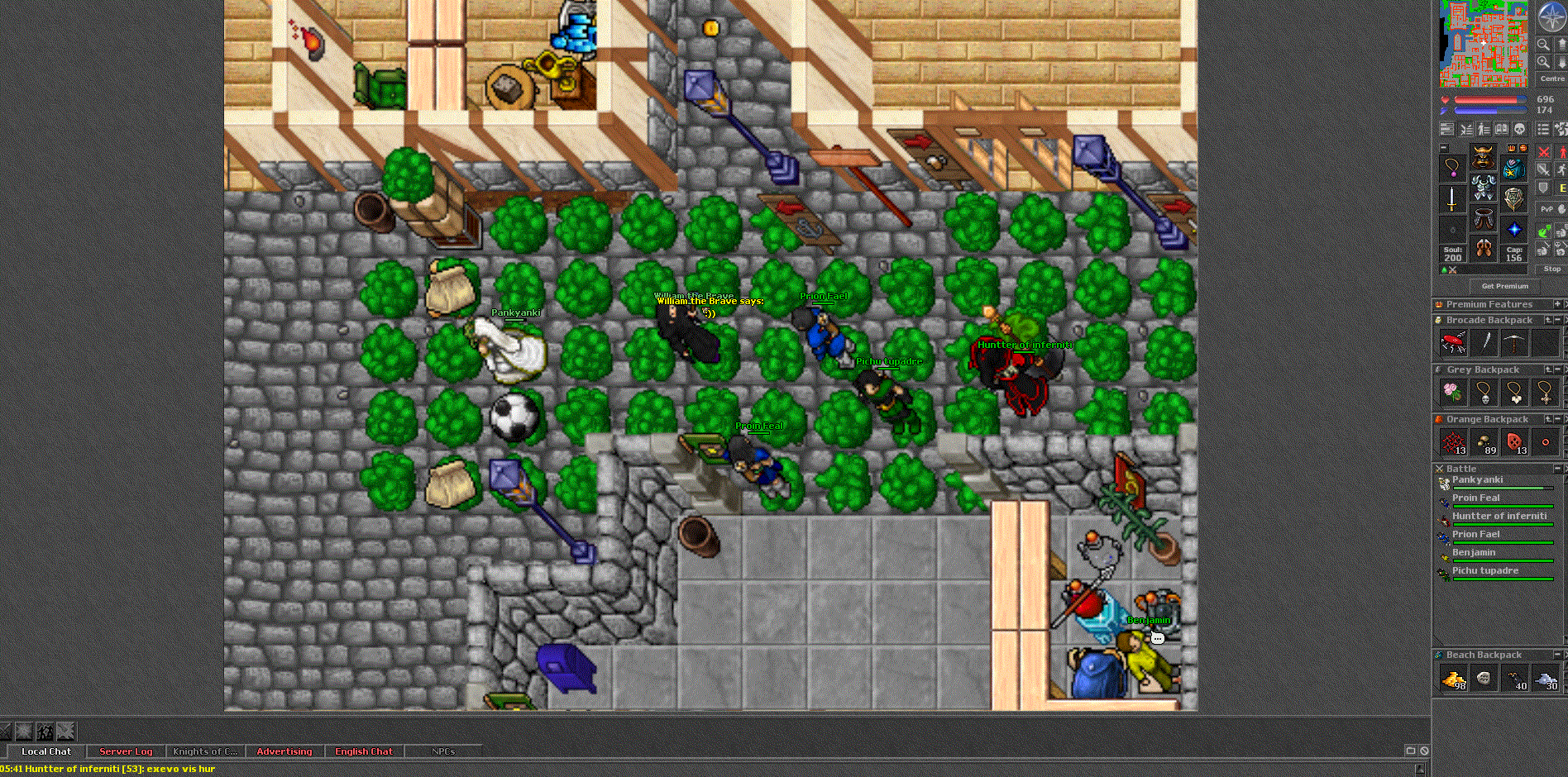
Task: Click the Get Premium button
Action: click(1504, 286)
